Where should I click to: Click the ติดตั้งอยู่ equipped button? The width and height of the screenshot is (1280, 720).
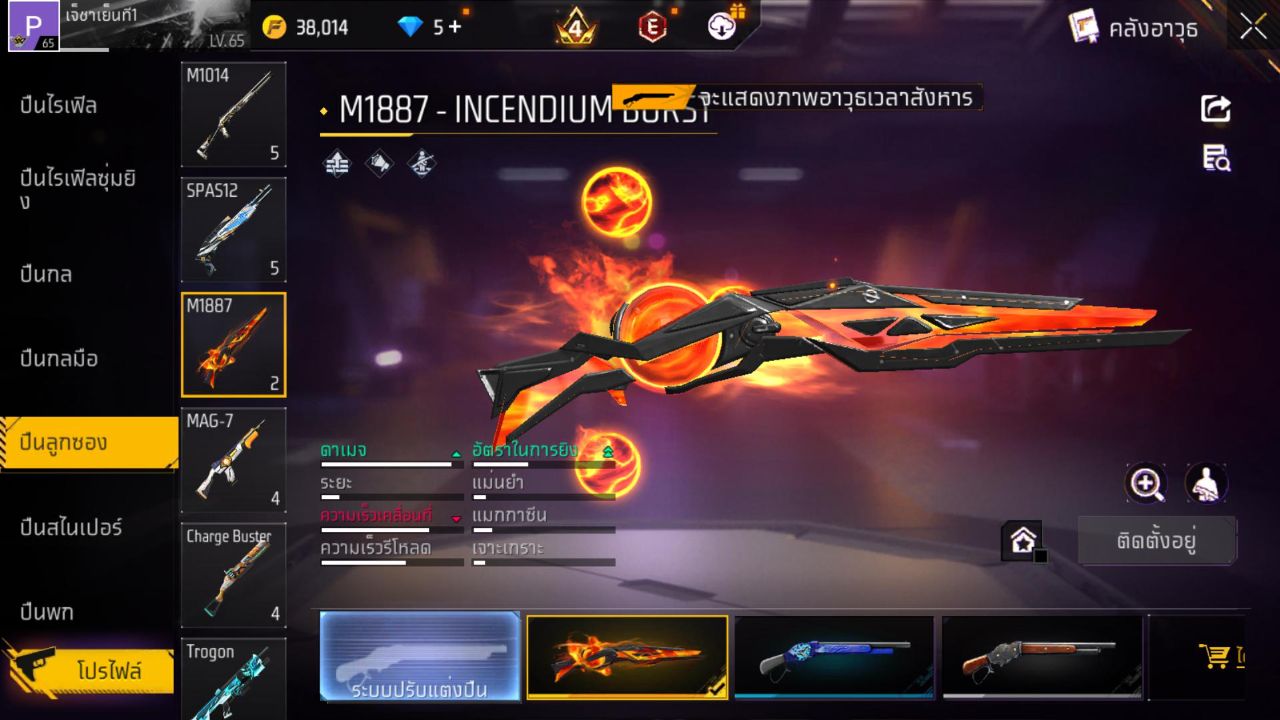click(1157, 540)
